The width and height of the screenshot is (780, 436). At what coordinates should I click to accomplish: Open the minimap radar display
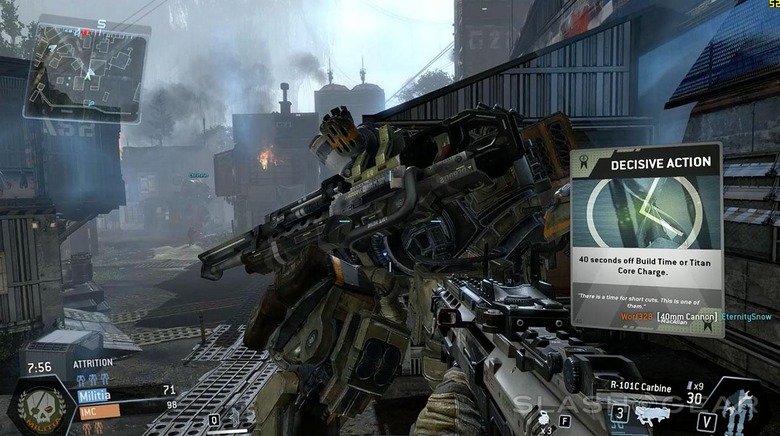(x=86, y=68)
